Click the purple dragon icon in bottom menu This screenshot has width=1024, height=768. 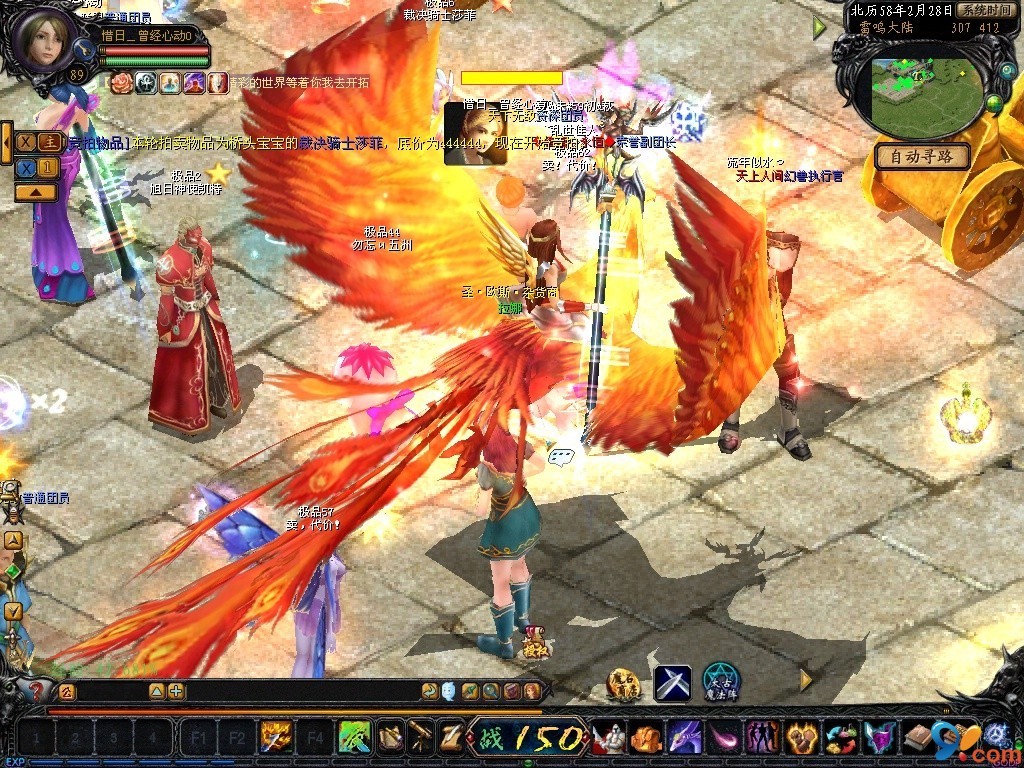click(x=684, y=738)
